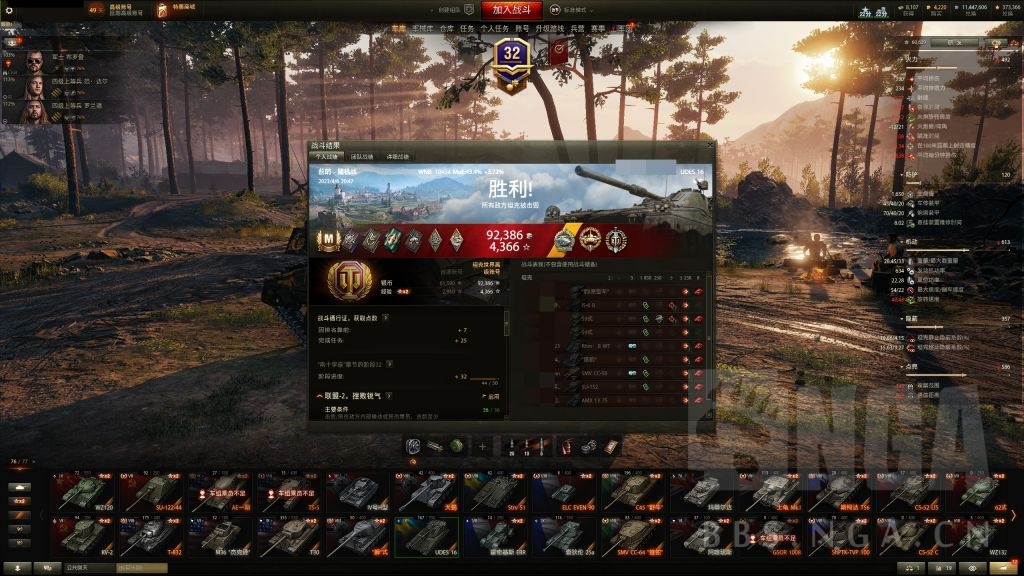Open the 兵营 barracks menu
The width and height of the screenshot is (1024, 576).
pyautogui.click(x=577, y=29)
